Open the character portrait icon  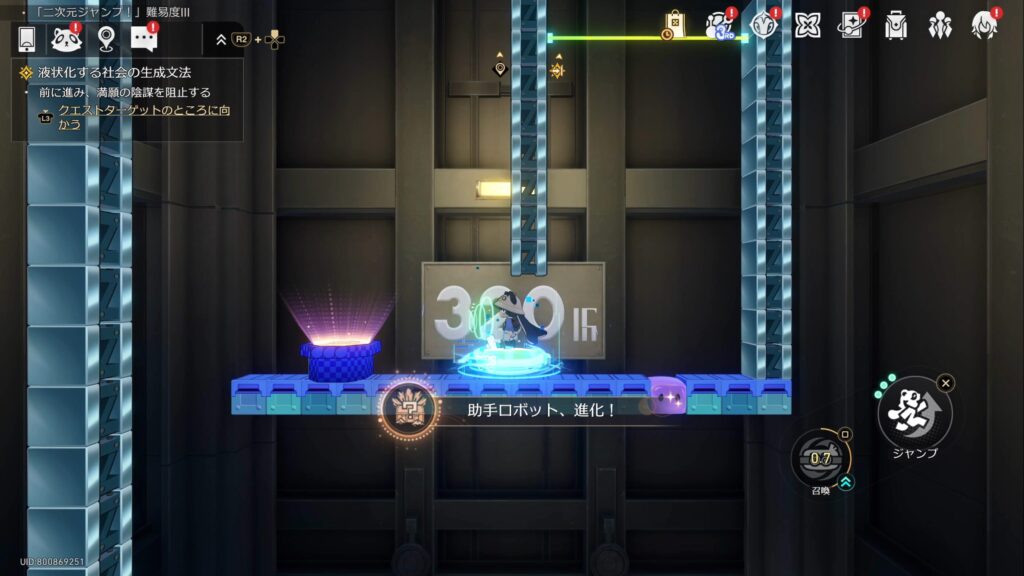click(x=983, y=25)
